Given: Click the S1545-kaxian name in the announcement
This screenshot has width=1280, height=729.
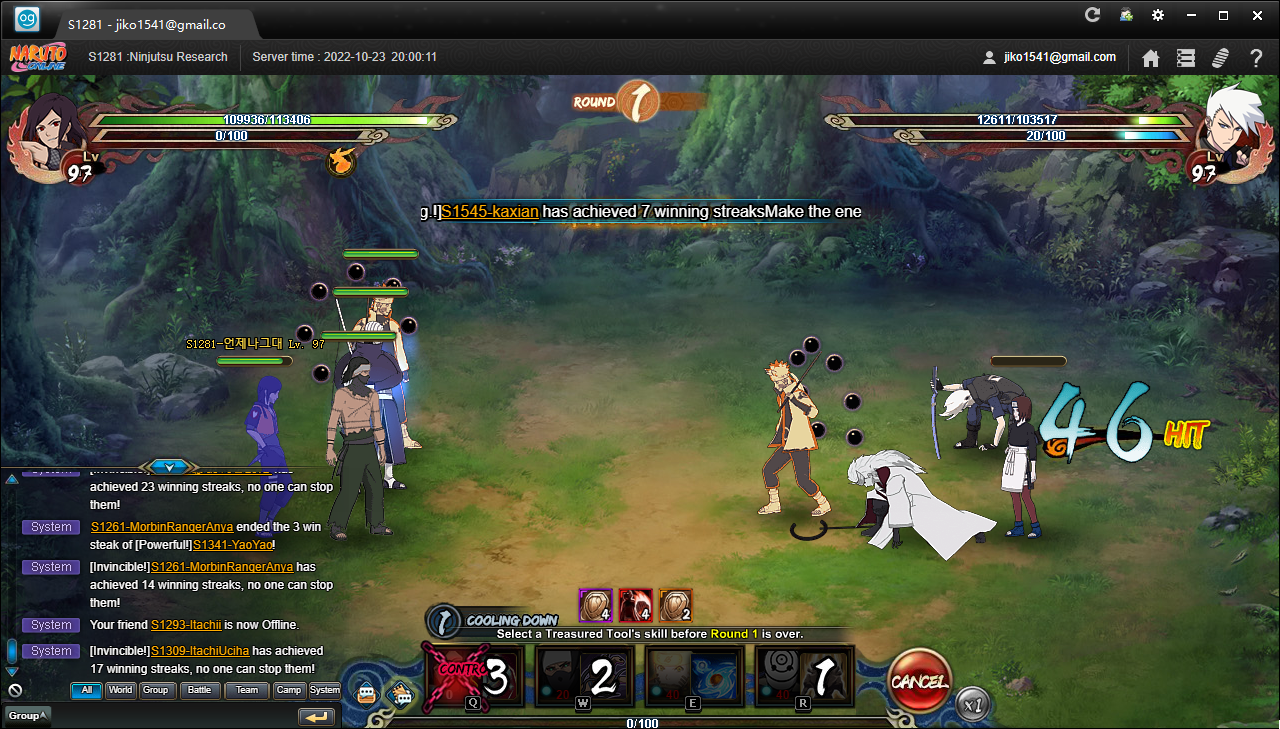Looking at the screenshot, I should point(490,212).
